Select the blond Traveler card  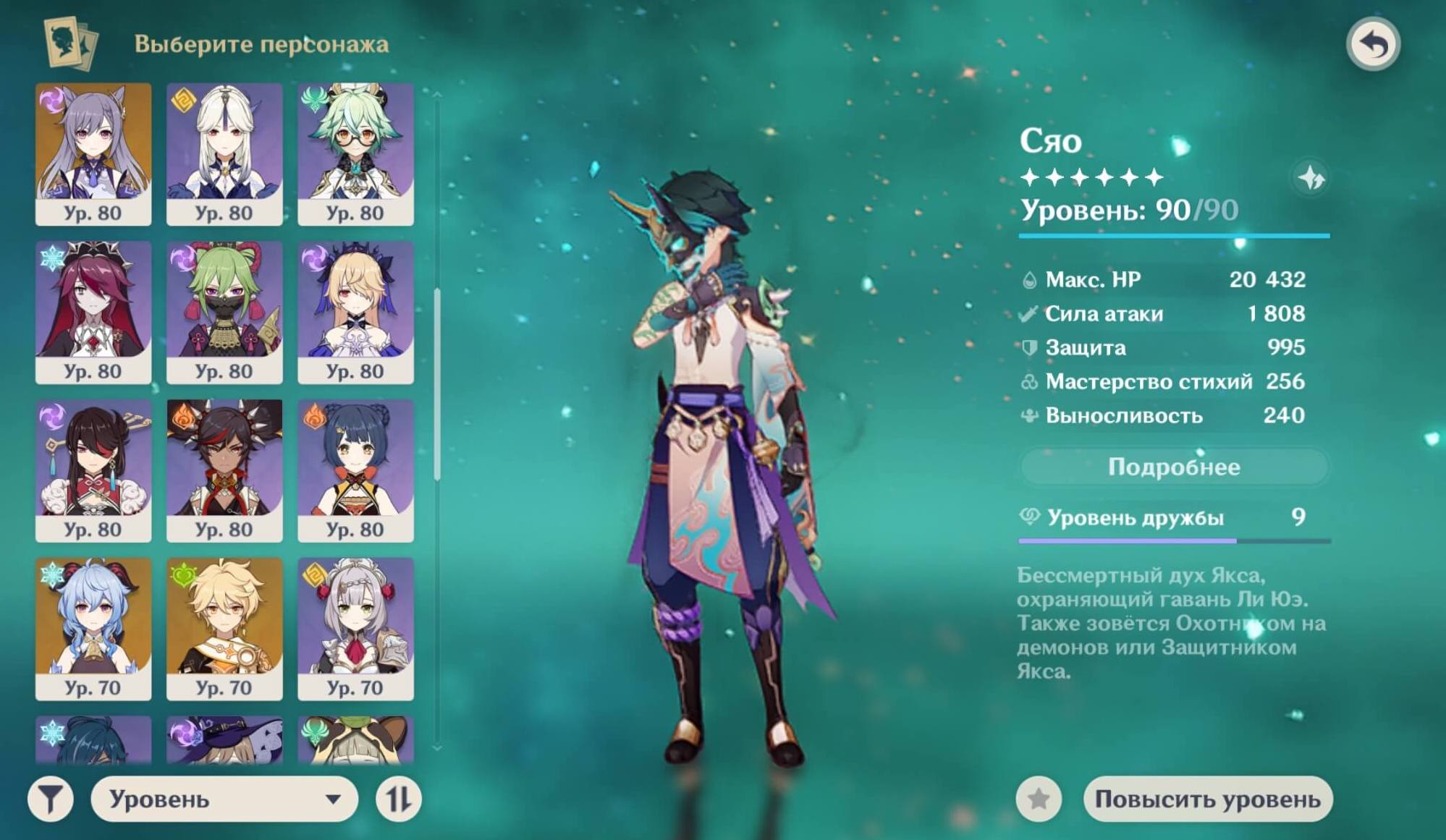tap(224, 628)
